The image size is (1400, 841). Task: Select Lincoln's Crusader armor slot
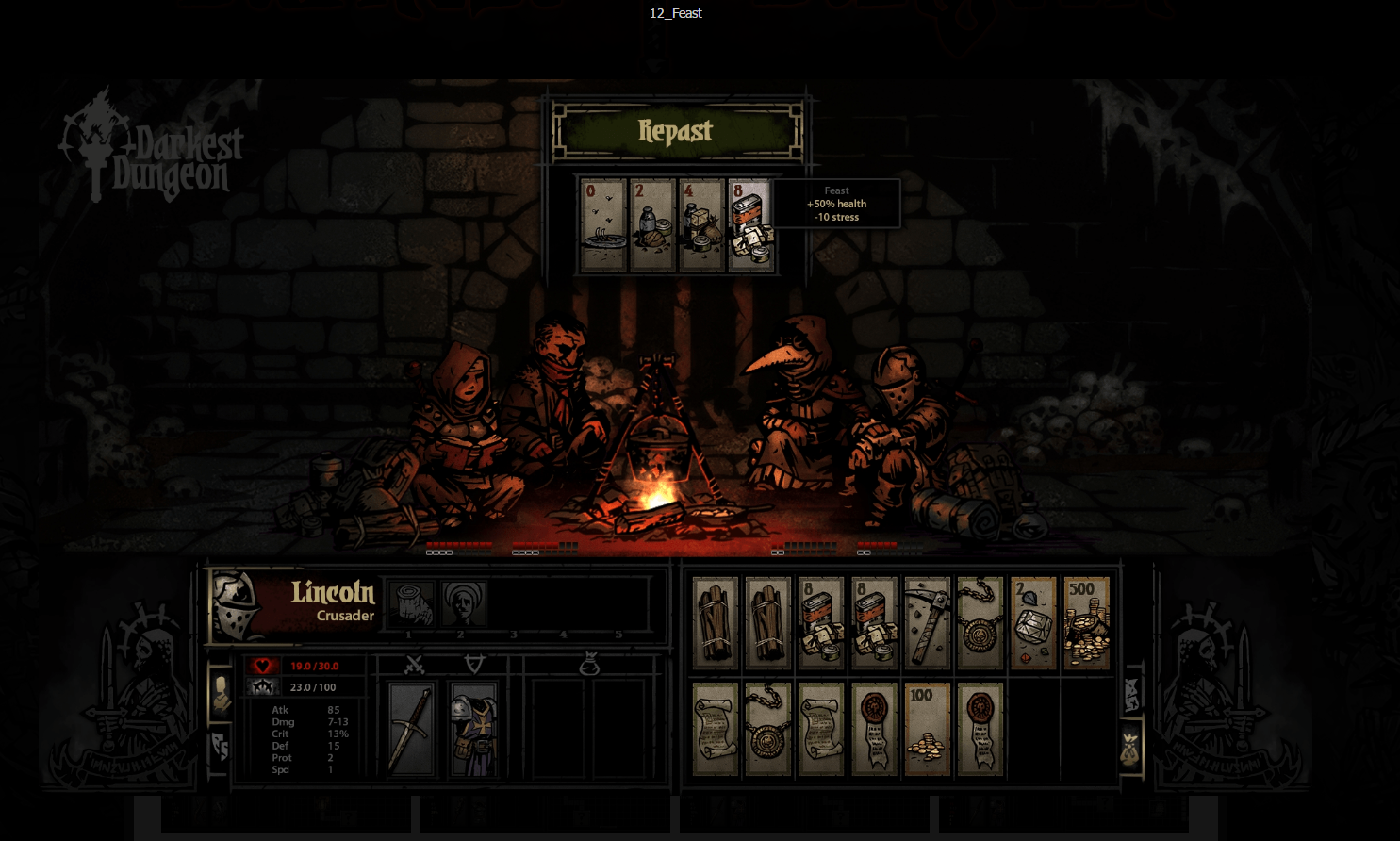tap(474, 728)
